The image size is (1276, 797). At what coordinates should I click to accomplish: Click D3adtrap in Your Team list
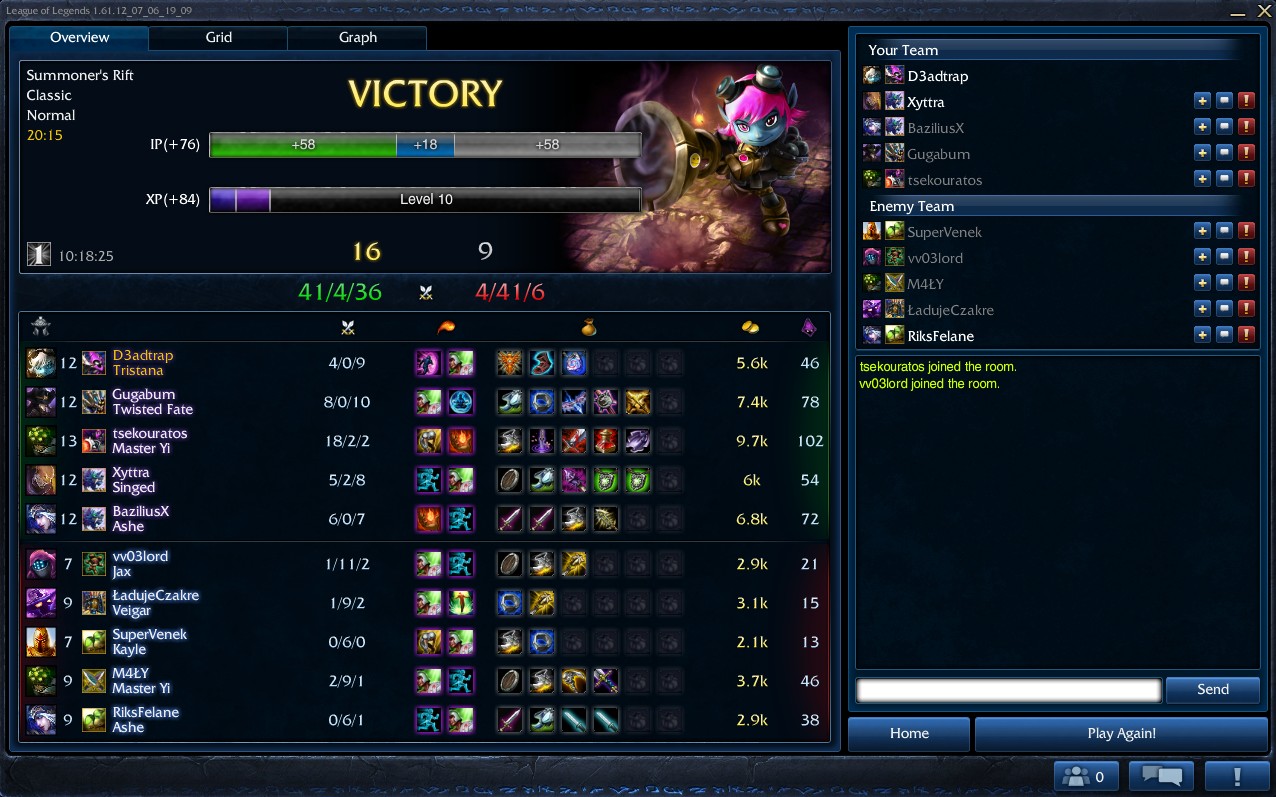(x=937, y=76)
